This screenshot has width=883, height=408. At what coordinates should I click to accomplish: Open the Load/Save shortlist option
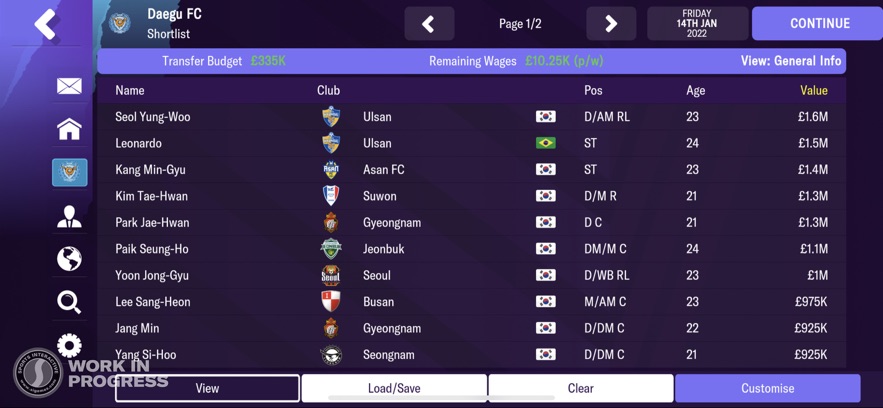394,388
